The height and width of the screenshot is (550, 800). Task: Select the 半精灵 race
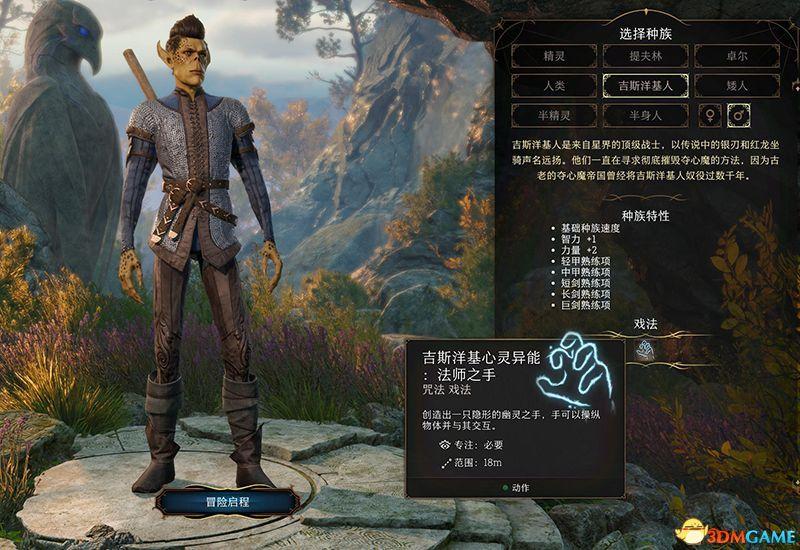click(x=552, y=115)
